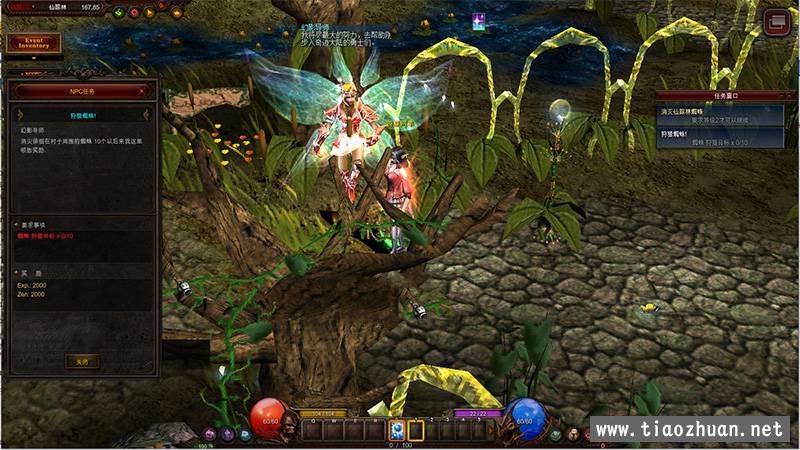This screenshot has width=800, height=450.
Task: Click the yellow play-arrow icon in the top bar
Action: pos(149,13)
